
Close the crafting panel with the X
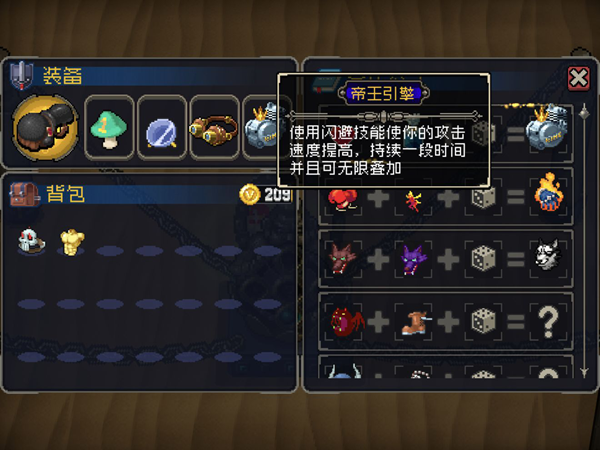click(x=577, y=78)
